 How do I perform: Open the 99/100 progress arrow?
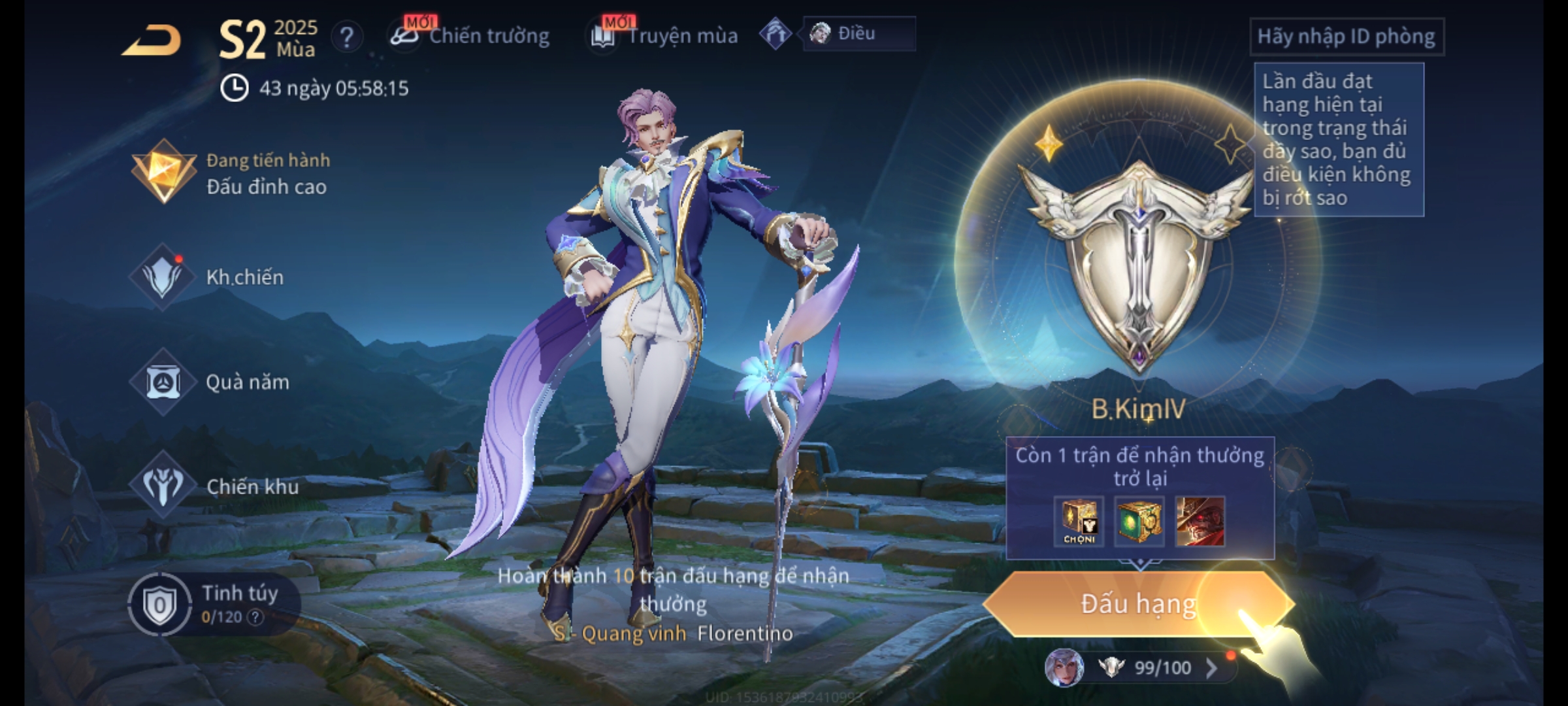[1211, 668]
